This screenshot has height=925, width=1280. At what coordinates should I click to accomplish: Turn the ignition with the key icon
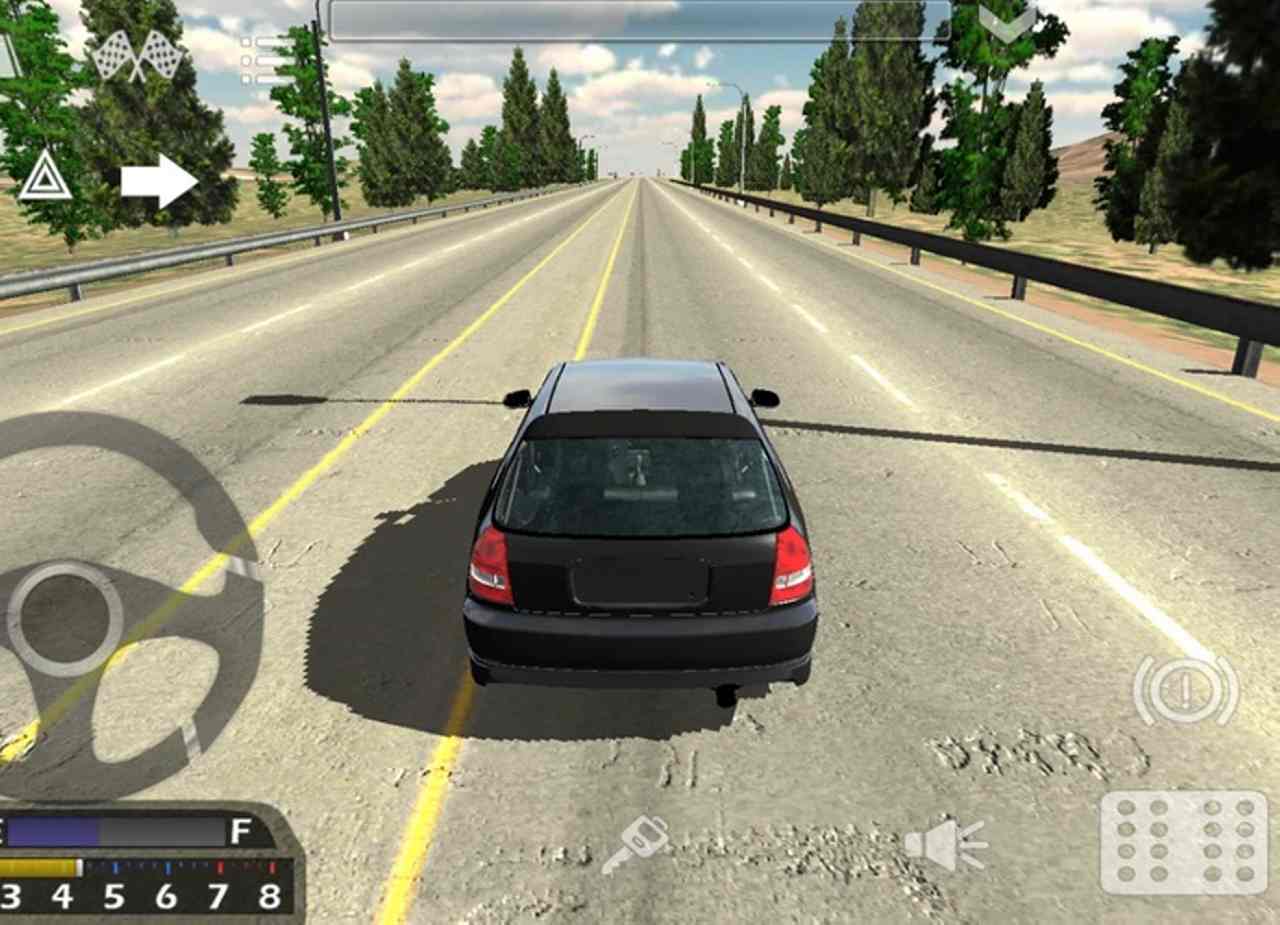(636, 843)
